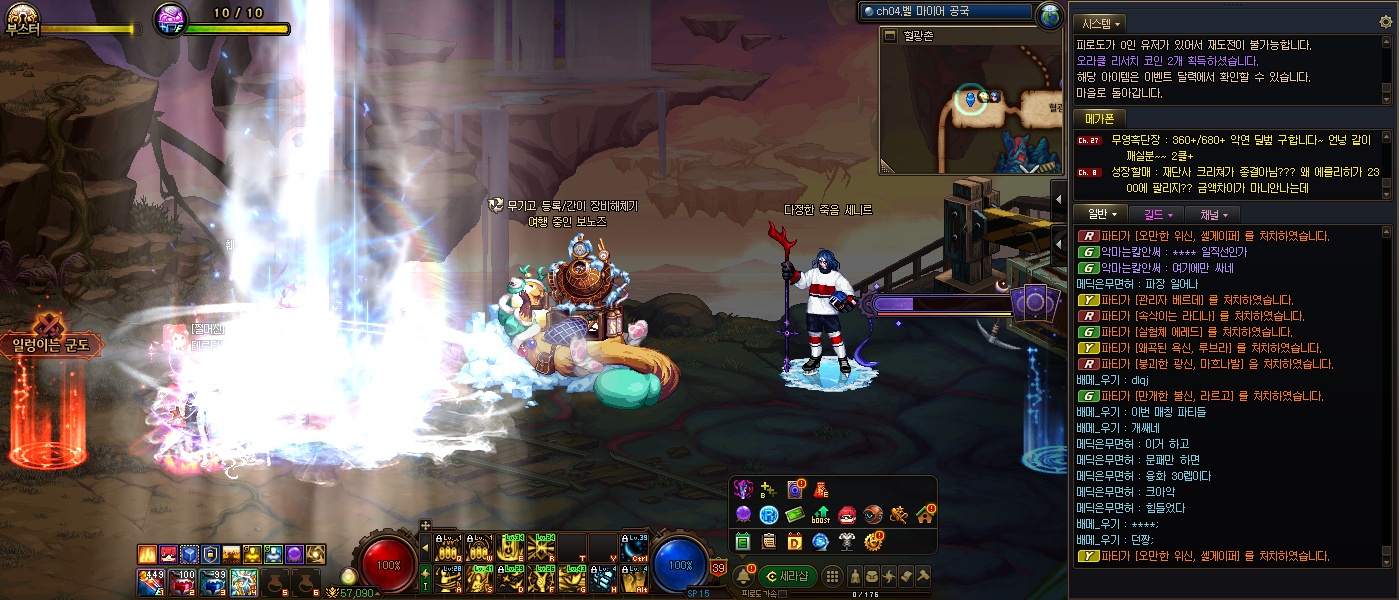Select the 메가폰 tab
The height and width of the screenshot is (600, 1399).
(x=1099, y=118)
